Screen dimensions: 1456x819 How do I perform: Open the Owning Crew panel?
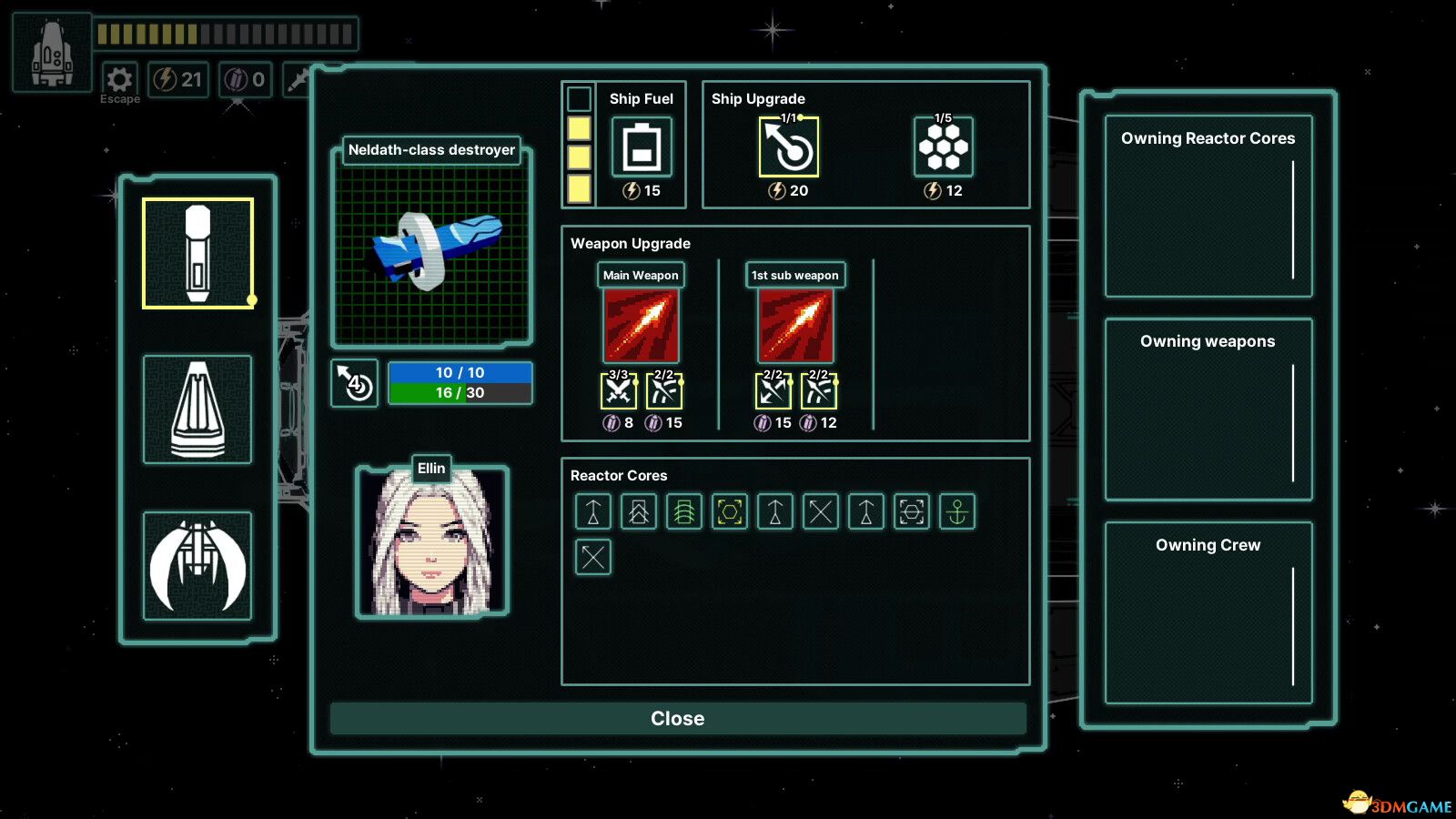[1208, 612]
